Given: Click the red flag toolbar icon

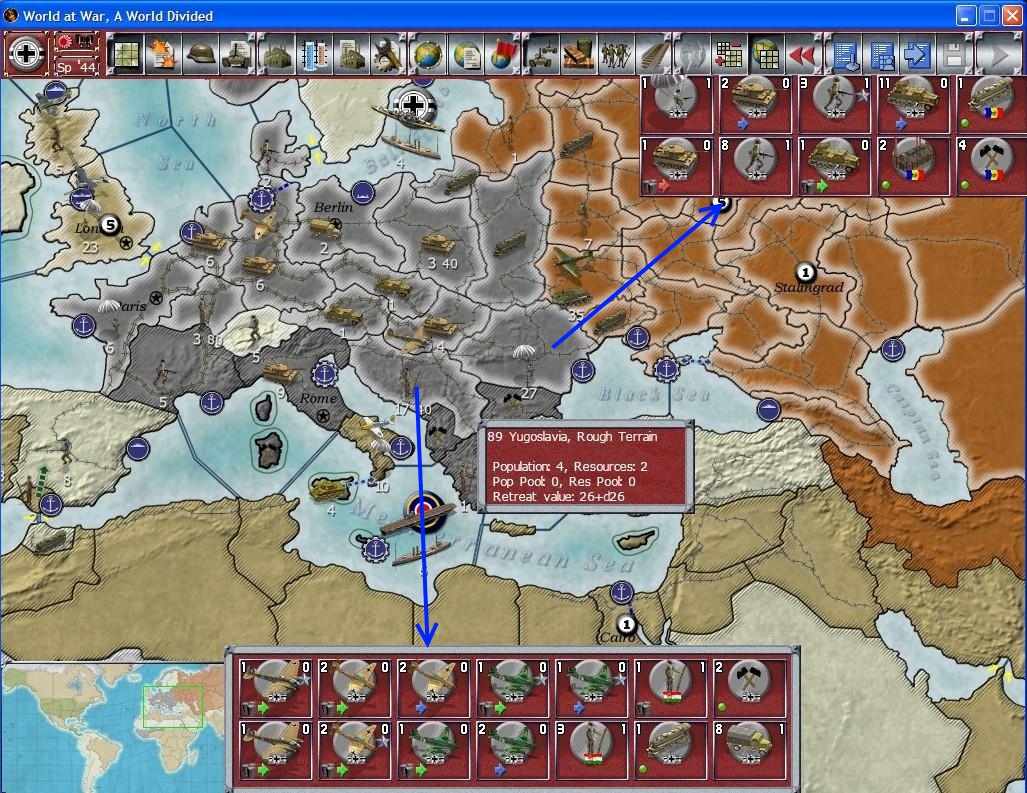Looking at the screenshot, I should 502,53.
